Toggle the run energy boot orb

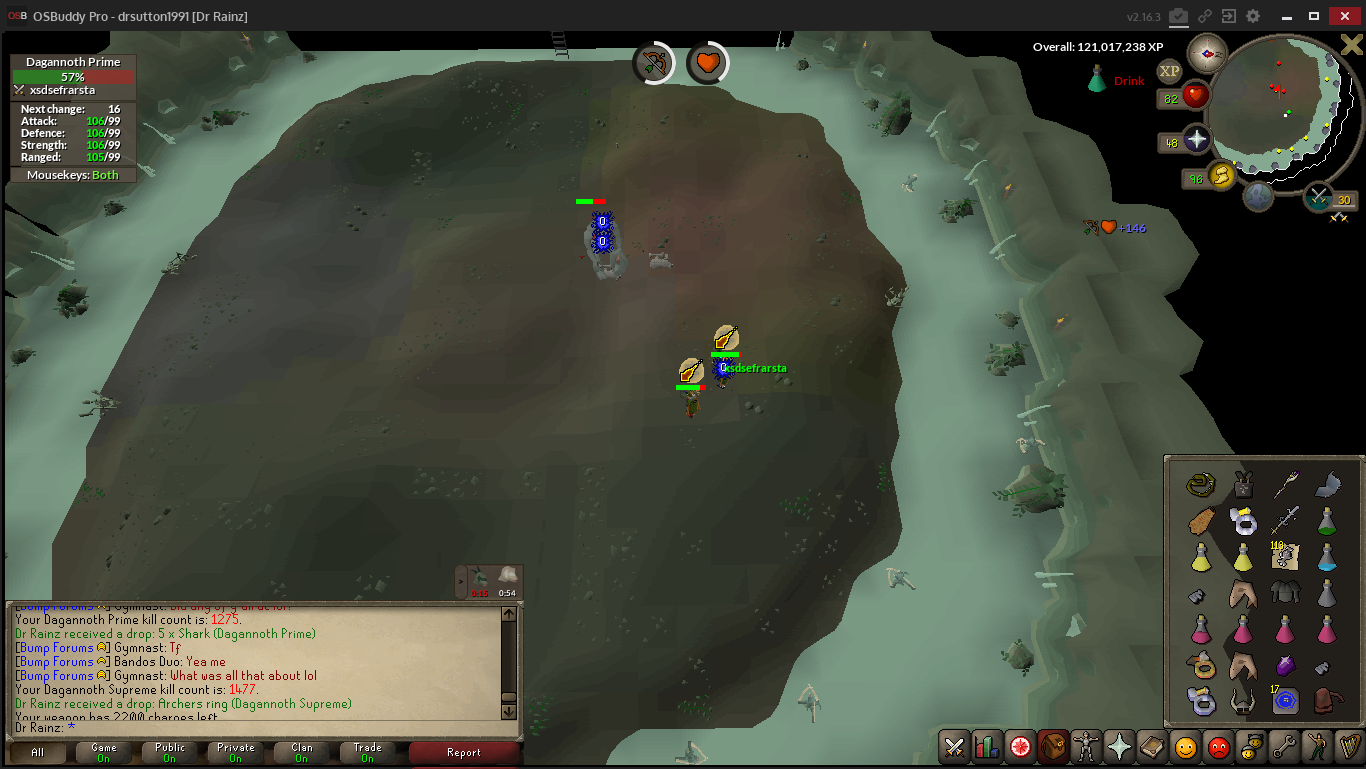tap(1221, 176)
